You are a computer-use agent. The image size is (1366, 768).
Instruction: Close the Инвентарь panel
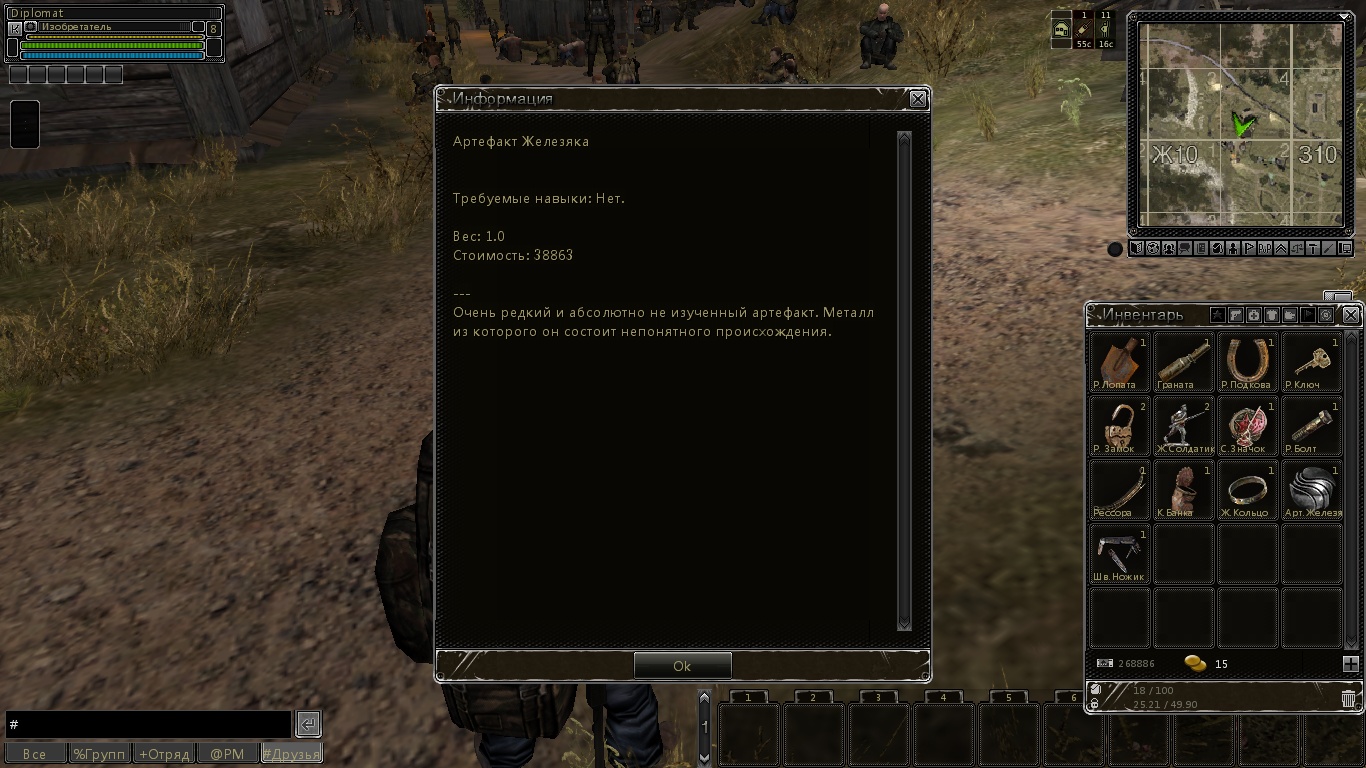pos(1351,315)
